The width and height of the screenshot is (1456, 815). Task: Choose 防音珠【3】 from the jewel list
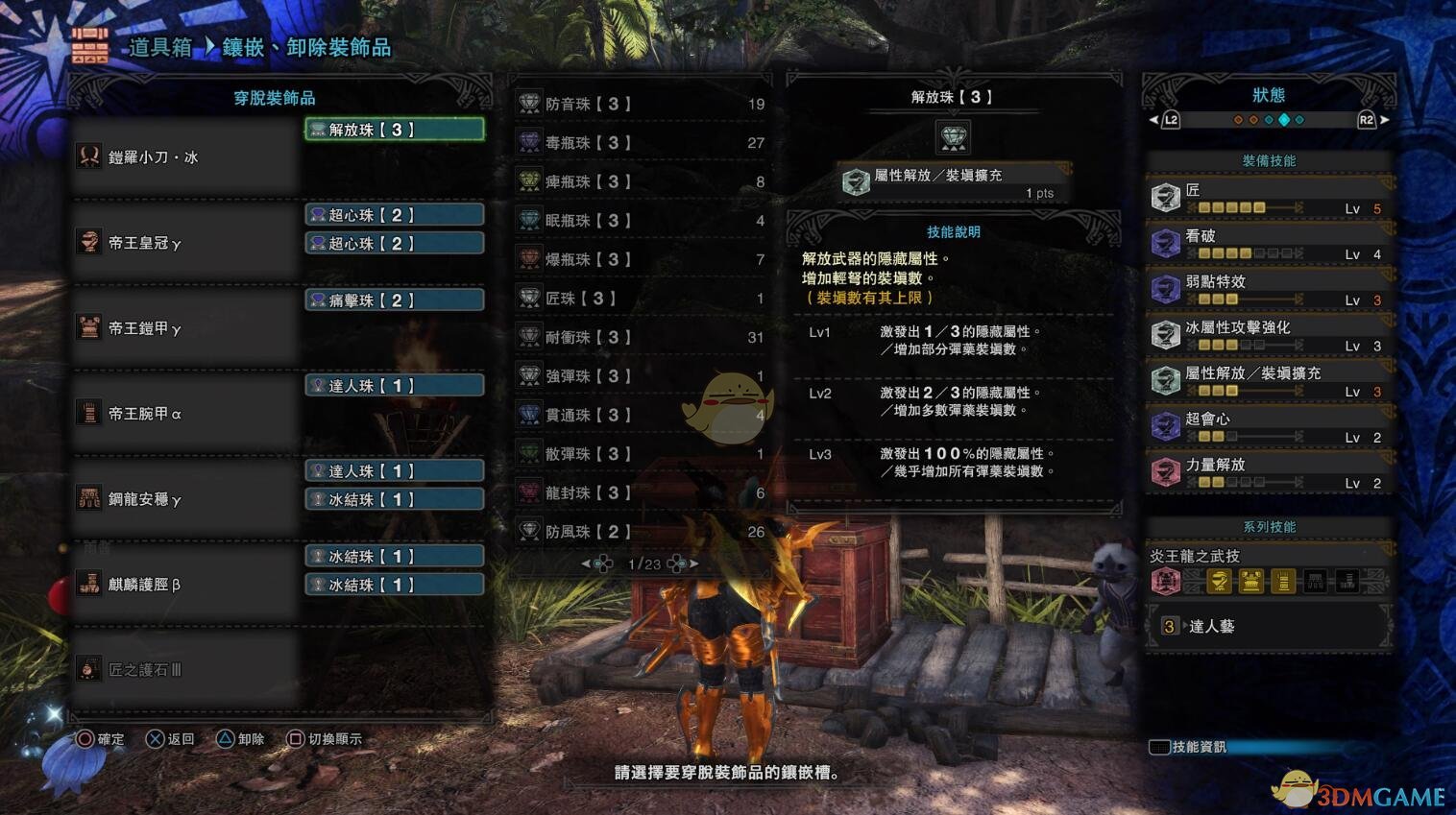641,104
